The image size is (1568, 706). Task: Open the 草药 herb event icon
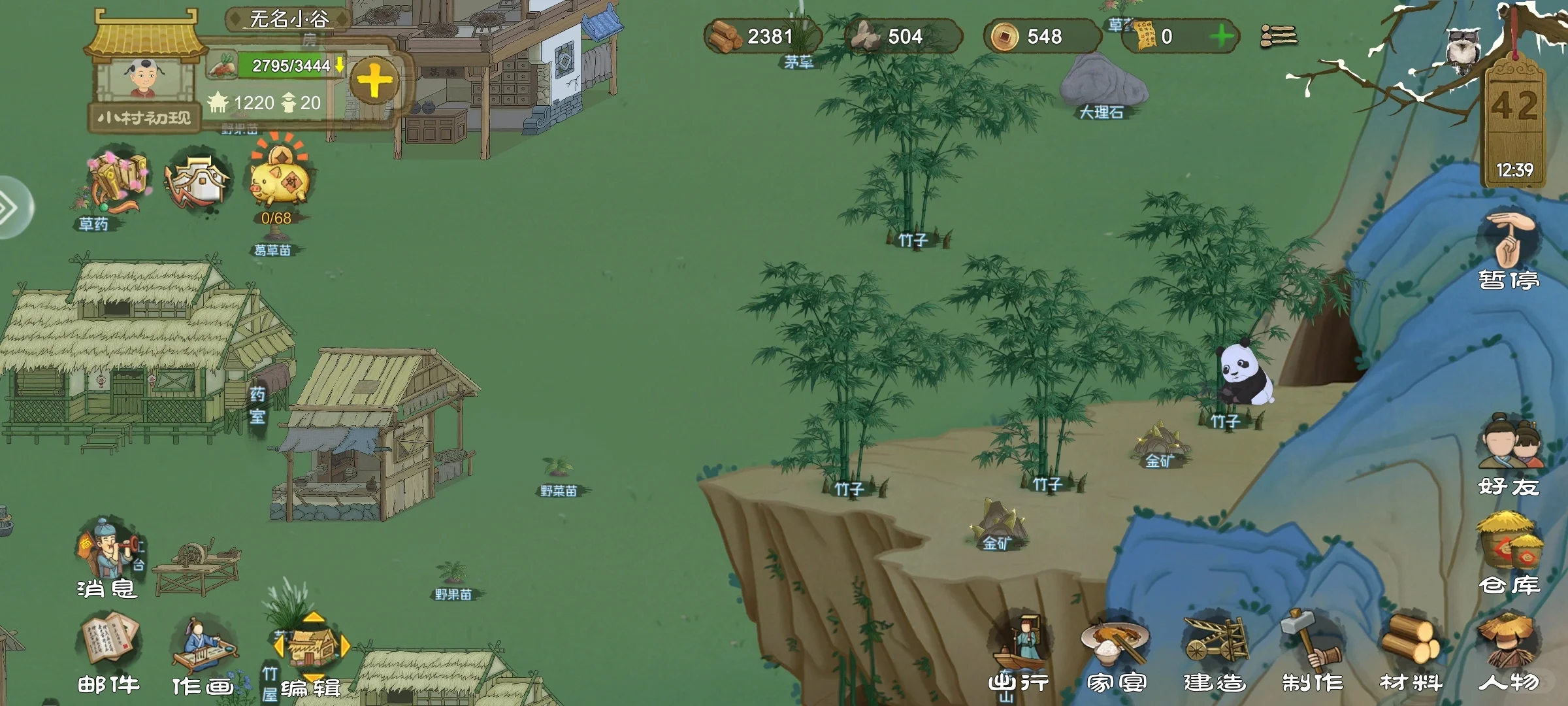(118, 186)
